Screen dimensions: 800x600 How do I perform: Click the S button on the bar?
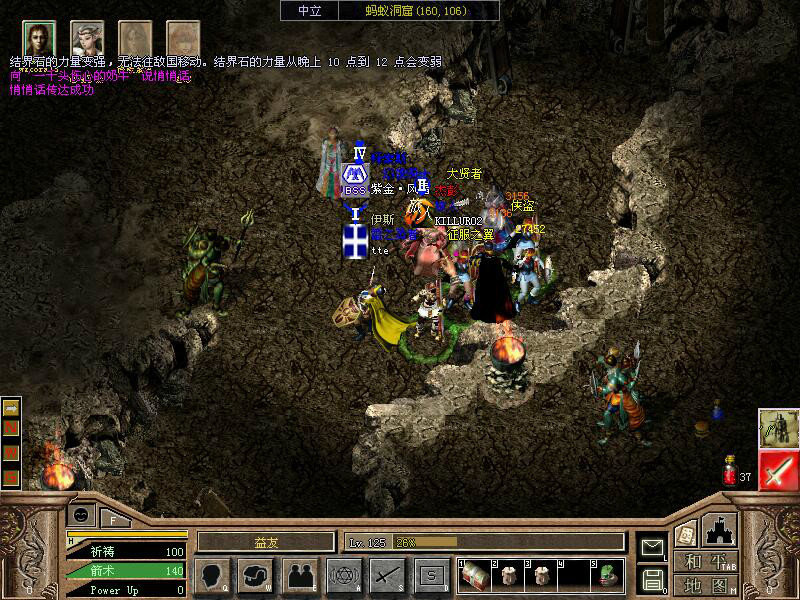tap(431, 574)
